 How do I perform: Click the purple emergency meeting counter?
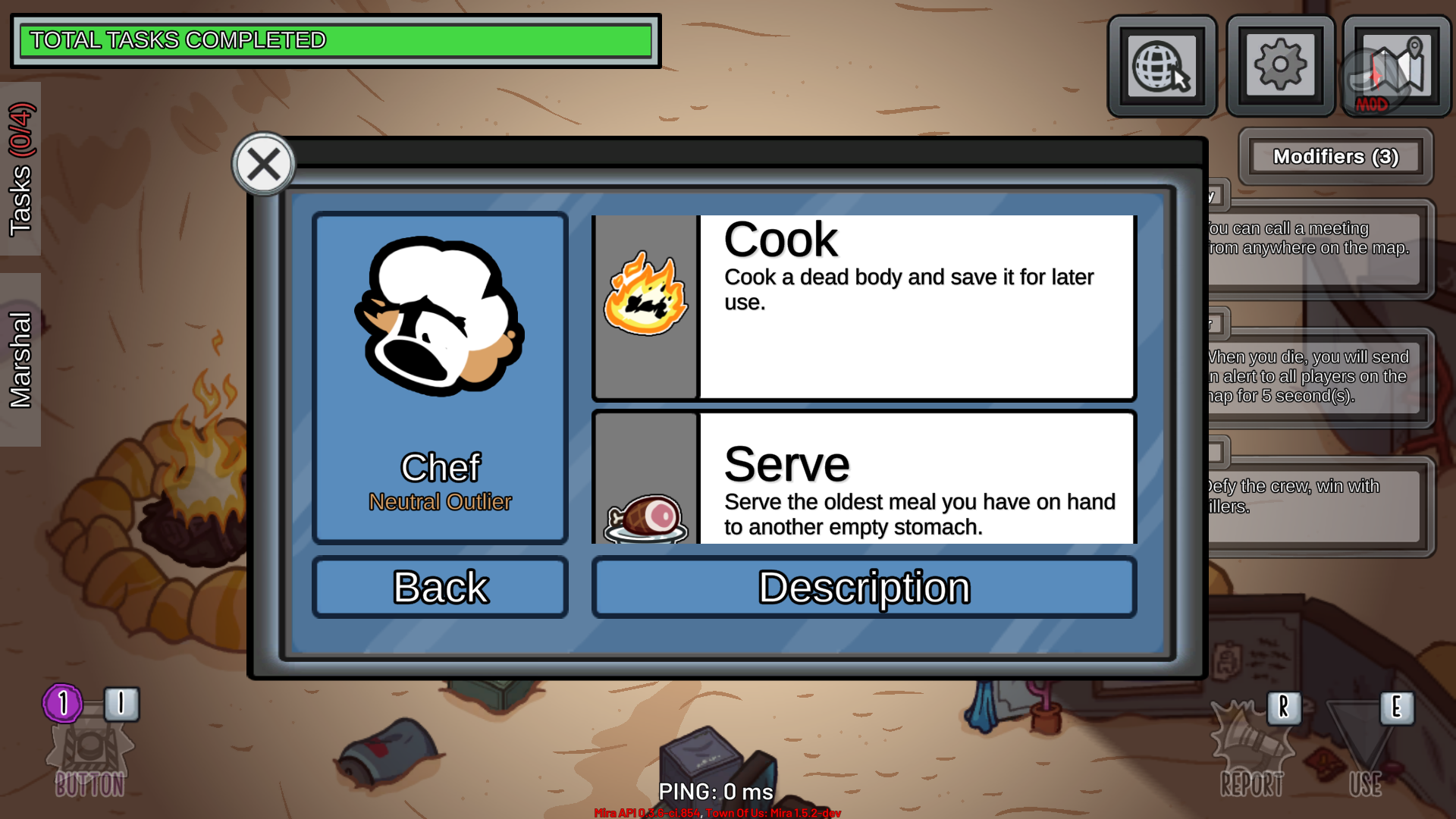point(64,702)
